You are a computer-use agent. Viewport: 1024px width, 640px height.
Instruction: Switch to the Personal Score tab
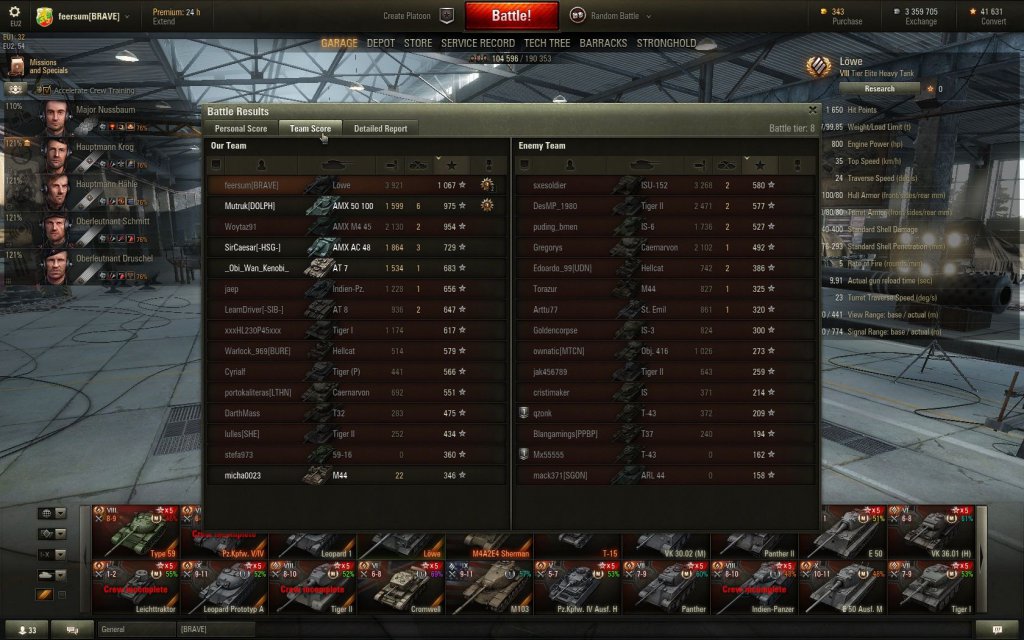pyautogui.click(x=241, y=128)
